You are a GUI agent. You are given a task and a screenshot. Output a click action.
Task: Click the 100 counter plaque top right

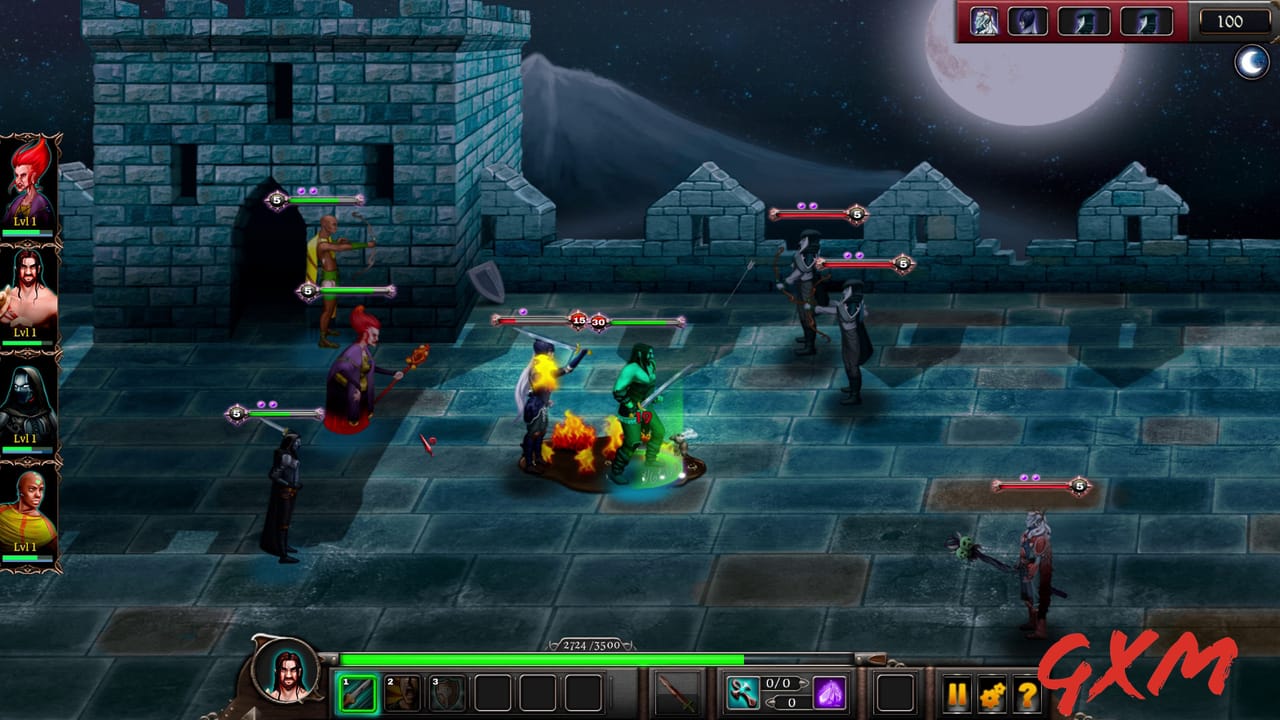(x=1233, y=22)
